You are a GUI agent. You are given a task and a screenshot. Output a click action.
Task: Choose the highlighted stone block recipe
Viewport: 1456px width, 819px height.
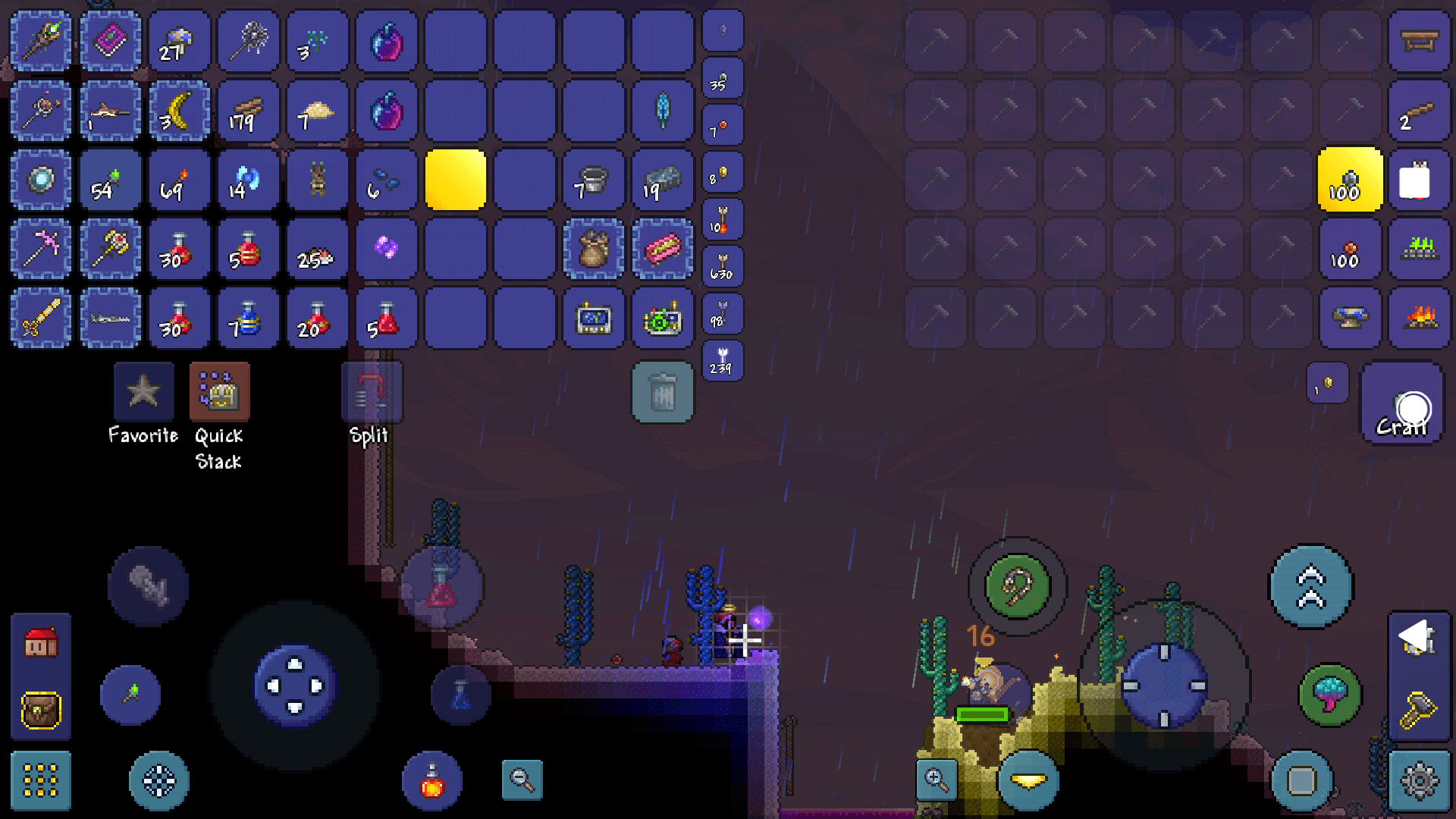(x=1350, y=180)
